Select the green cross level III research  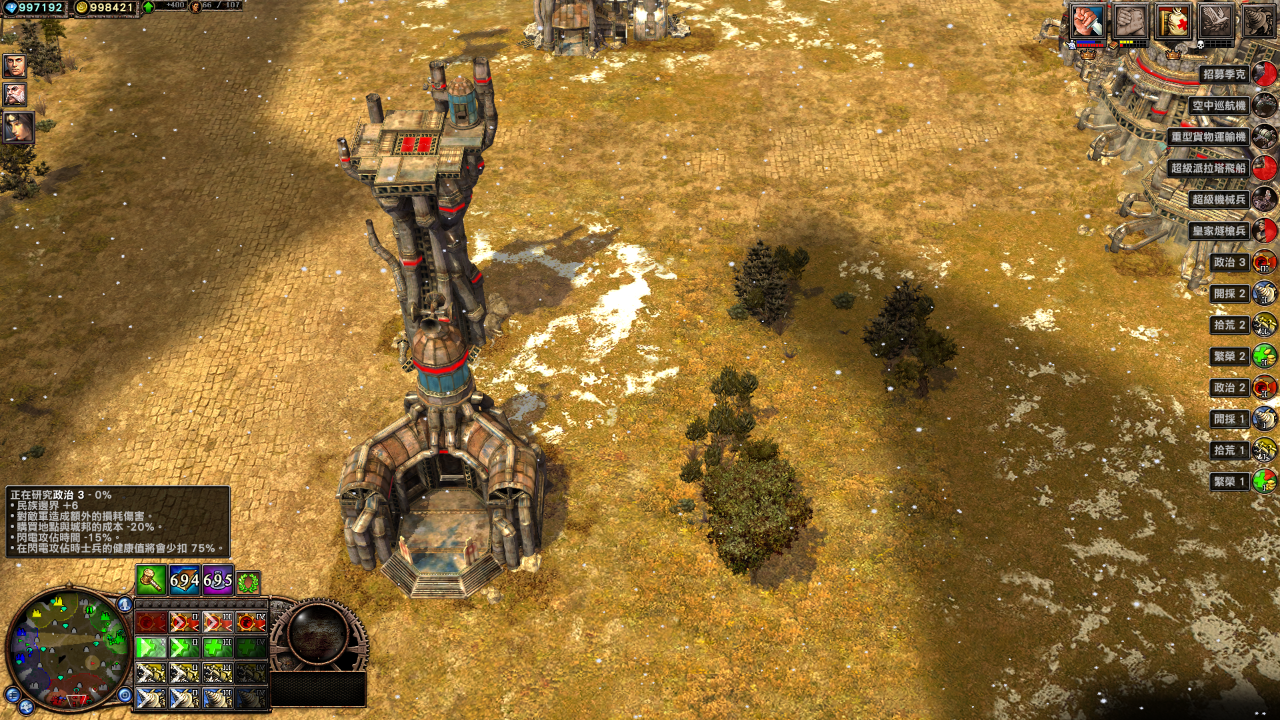(218, 647)
